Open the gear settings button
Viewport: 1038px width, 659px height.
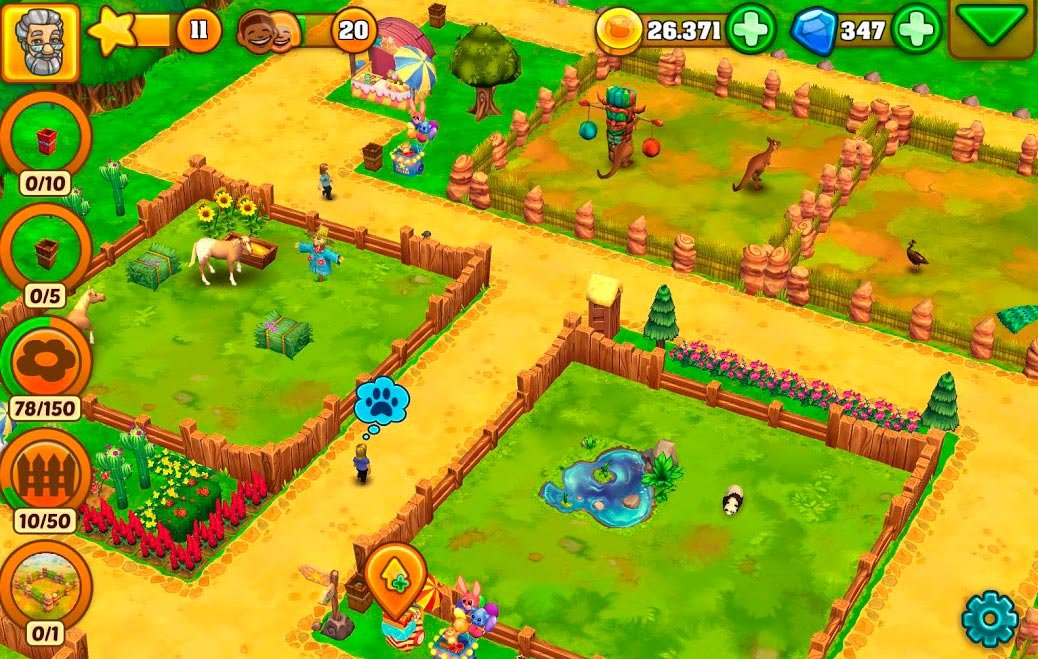(989, 620)
